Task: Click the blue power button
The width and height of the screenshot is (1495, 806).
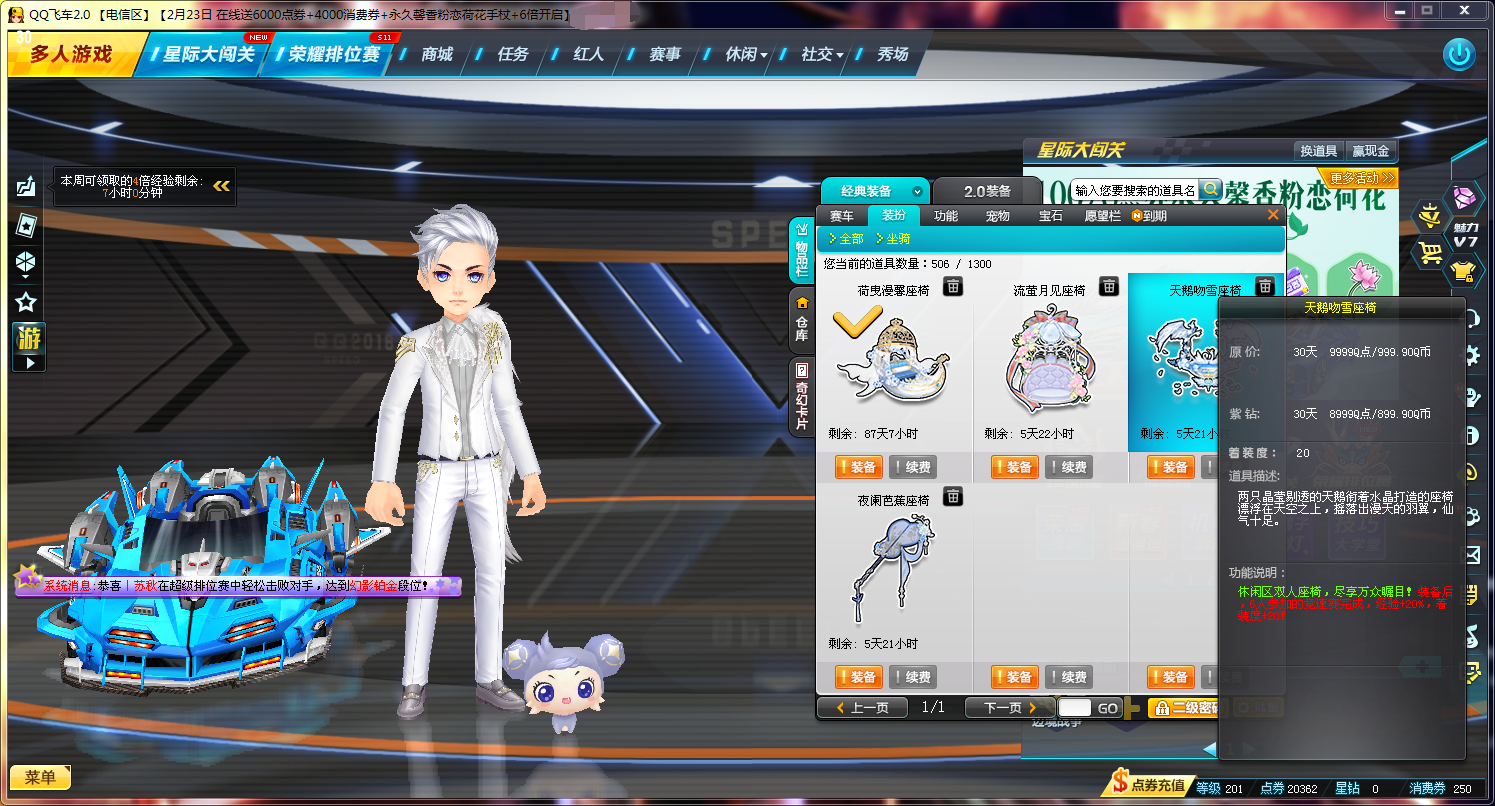Action: 1459,54
